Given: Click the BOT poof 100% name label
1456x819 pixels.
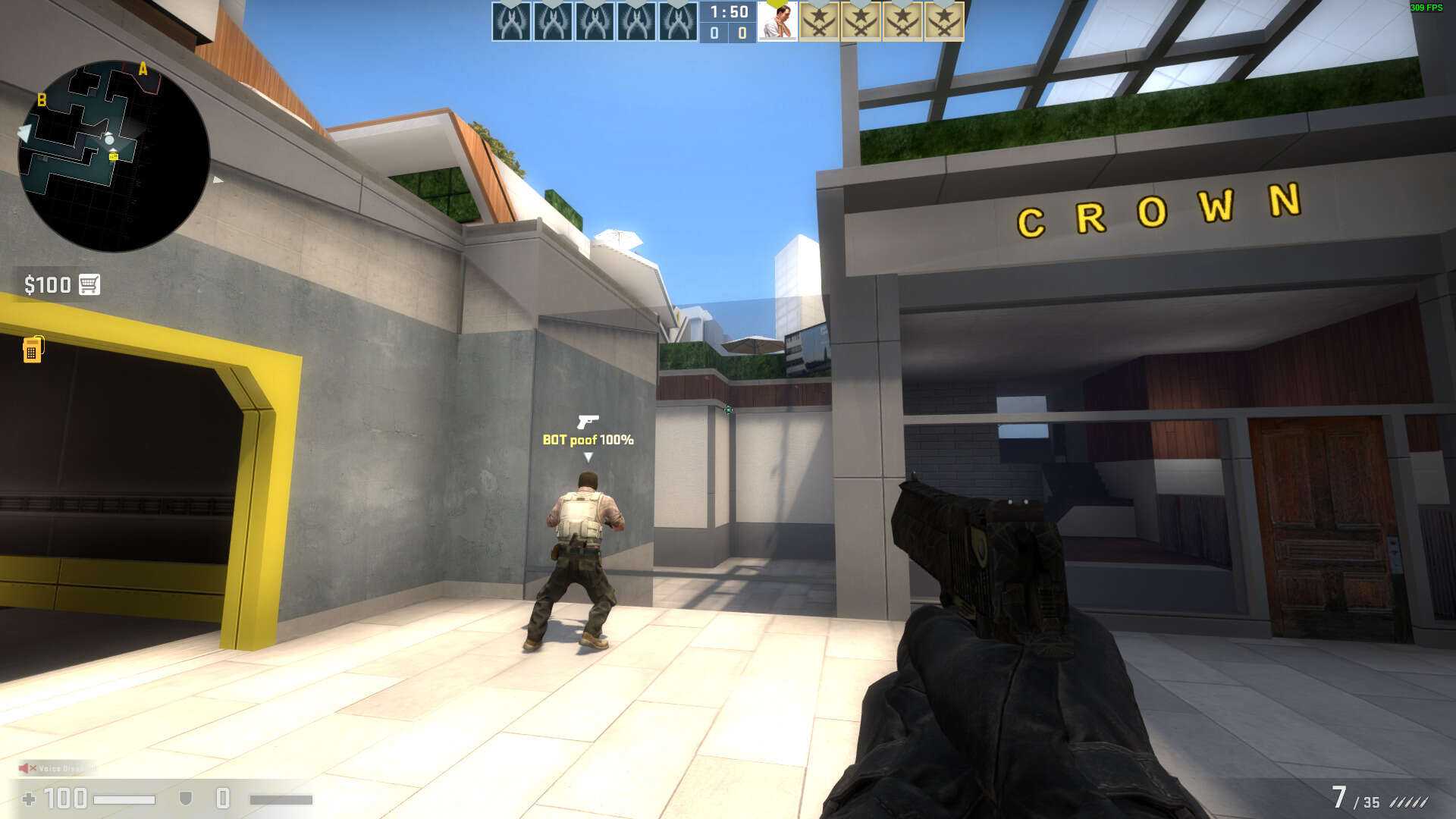Looking at the screenshot, I should pos(588,438).
